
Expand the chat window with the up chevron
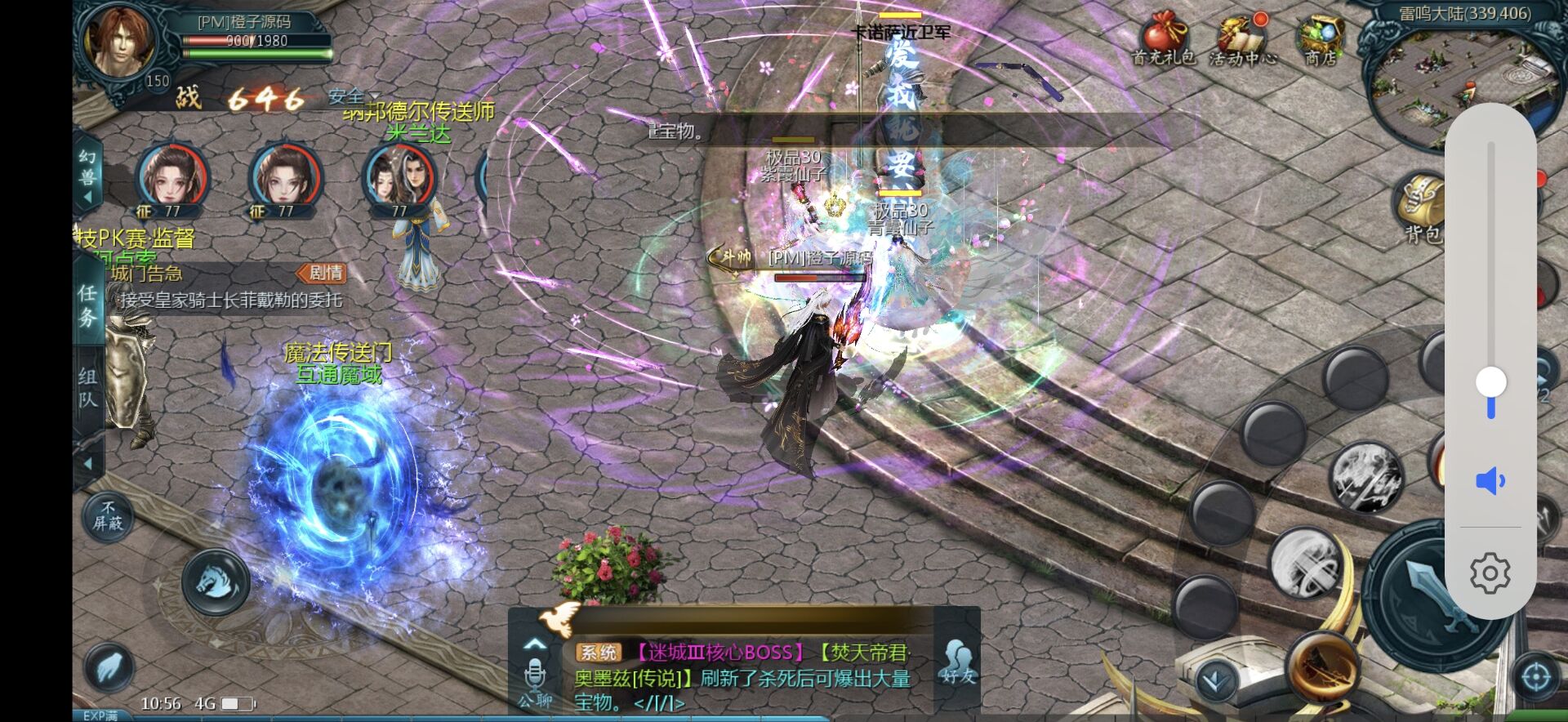pos(537,644)
